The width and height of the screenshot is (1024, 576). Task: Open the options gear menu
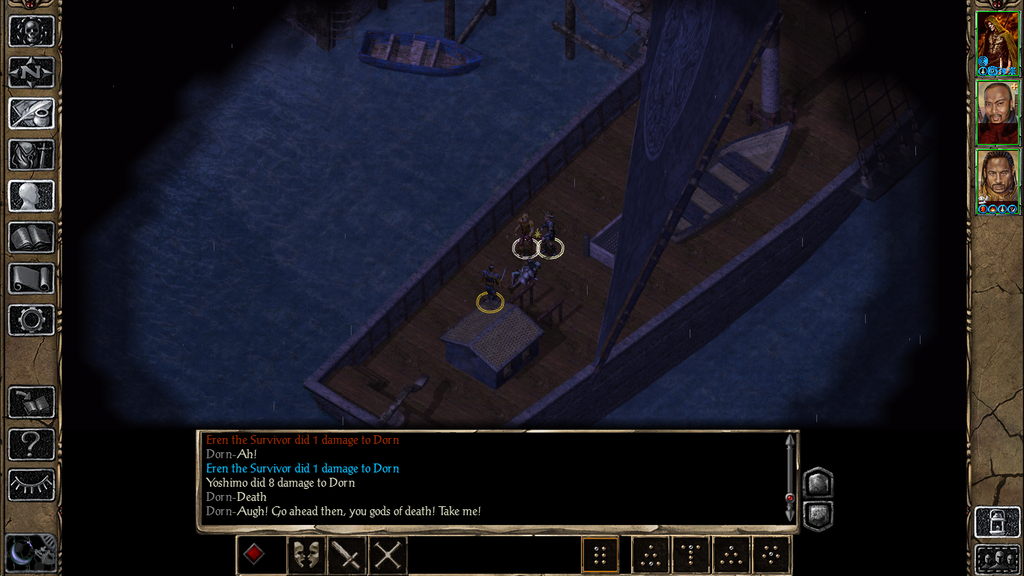point(31,320)
